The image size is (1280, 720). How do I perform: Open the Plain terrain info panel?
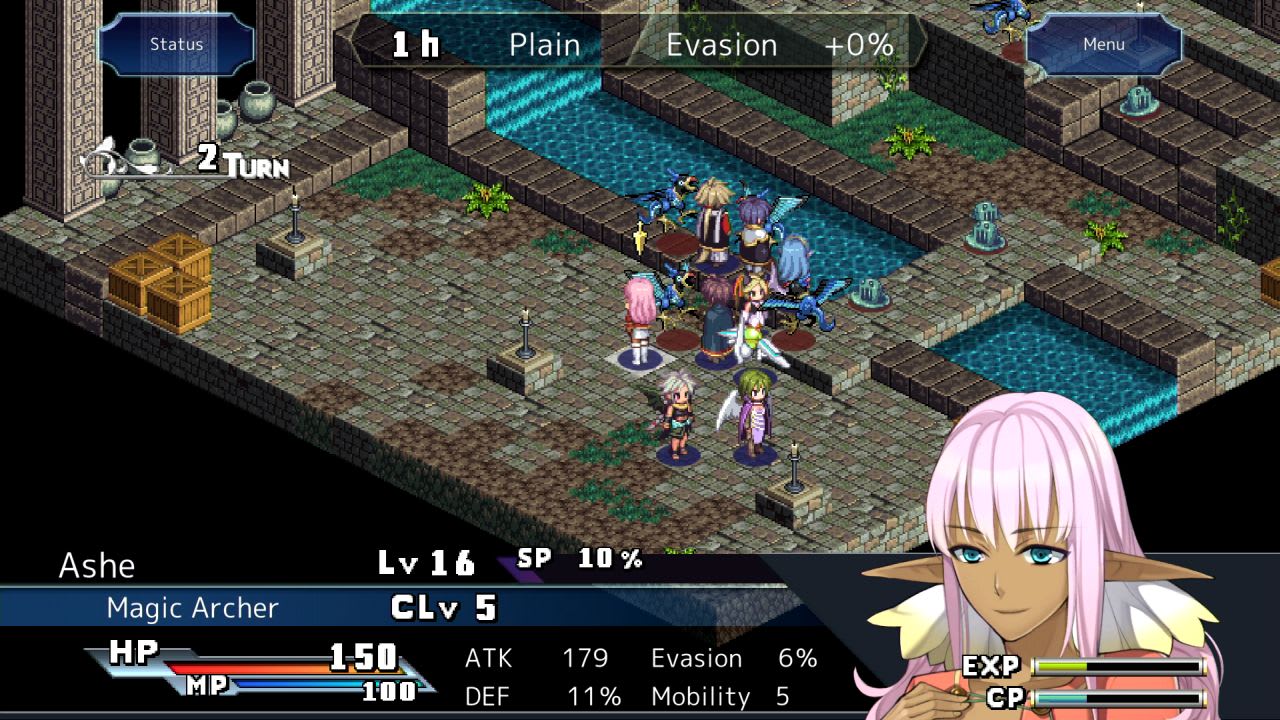click(x=543, y=44)
